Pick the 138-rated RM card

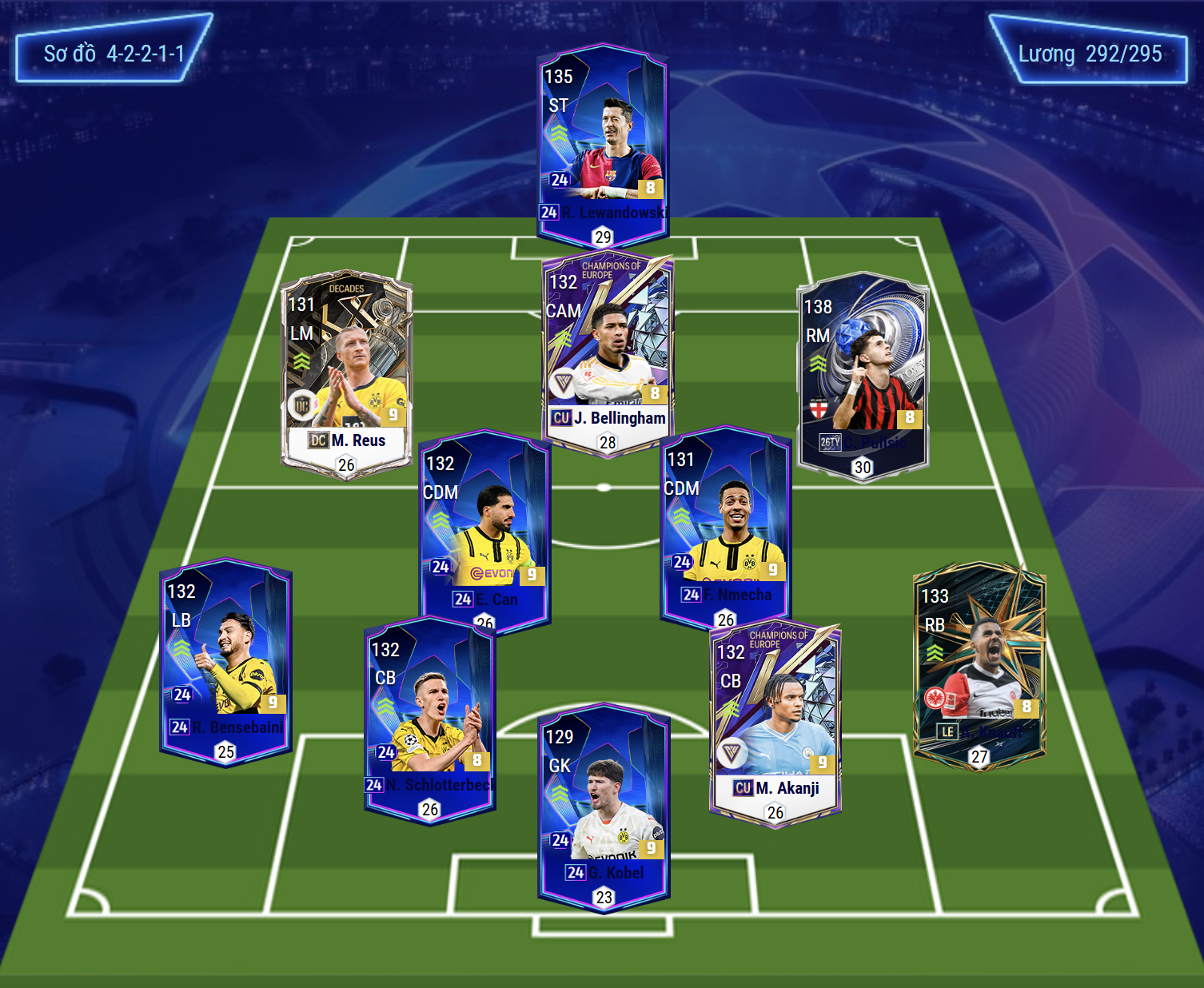pyautogui.click(x=863, y=376)
